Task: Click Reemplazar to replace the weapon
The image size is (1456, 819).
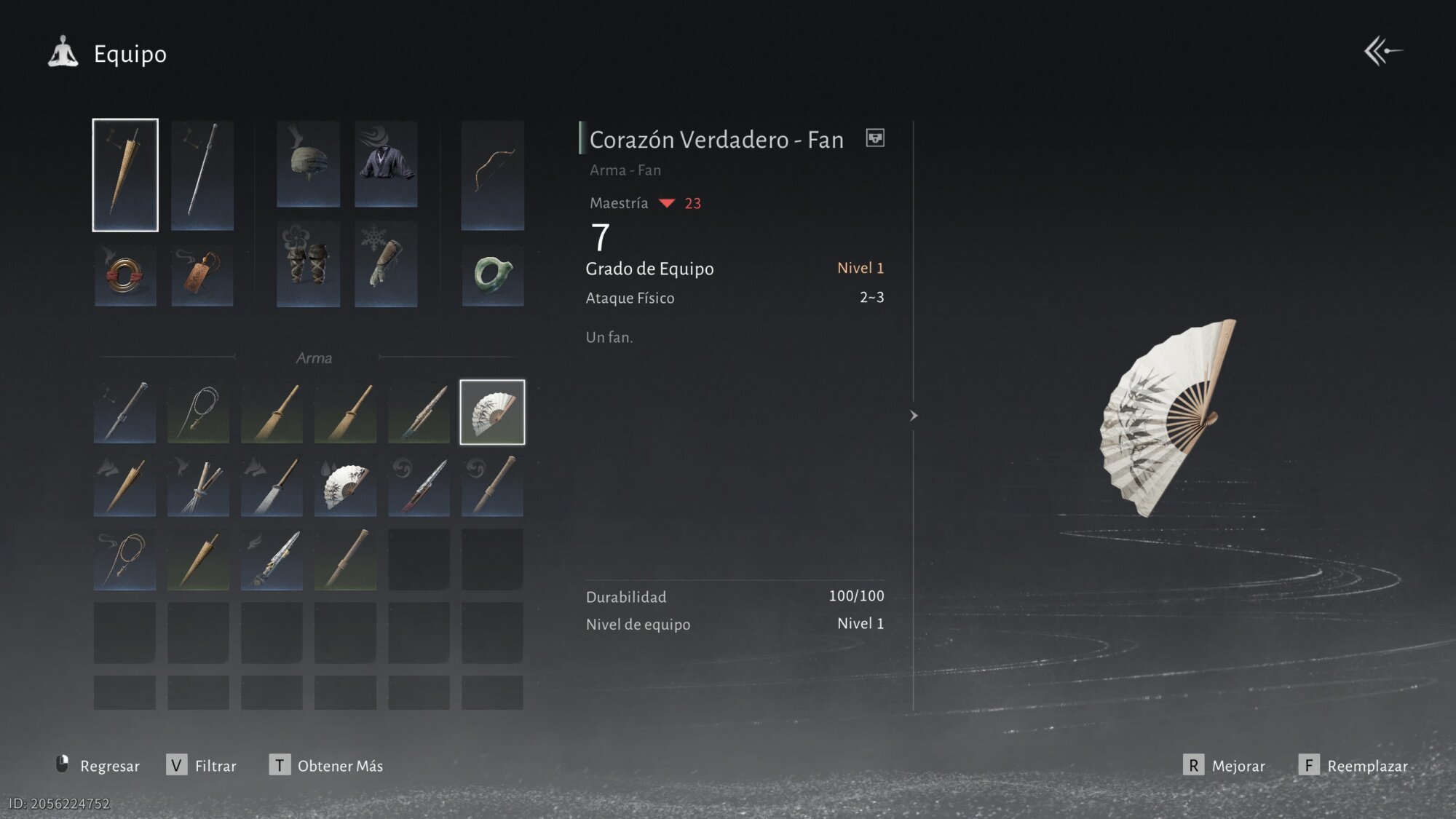Action: click(1353, 766)
